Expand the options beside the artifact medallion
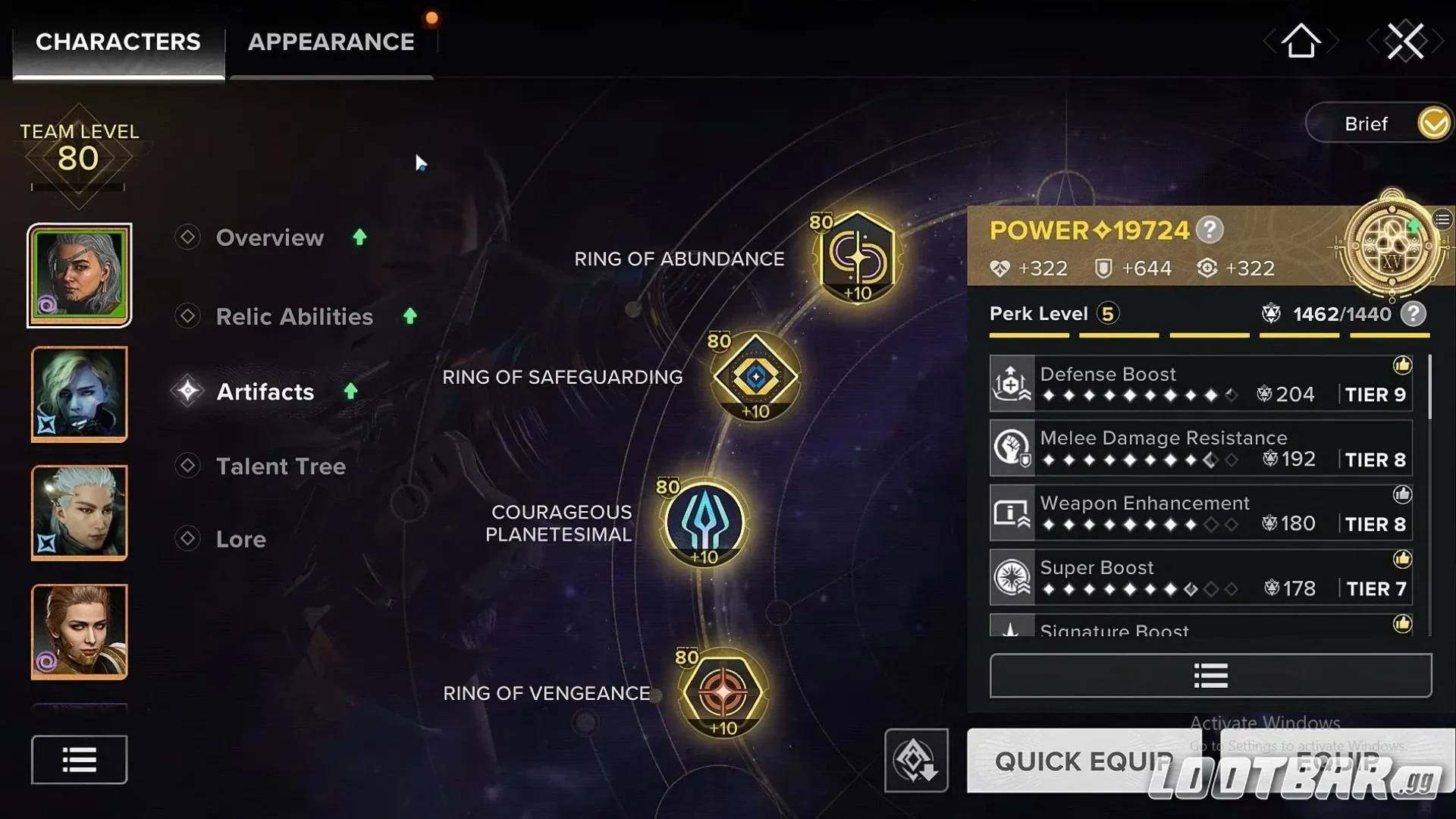The image size is (1456, 819). 1443,218
